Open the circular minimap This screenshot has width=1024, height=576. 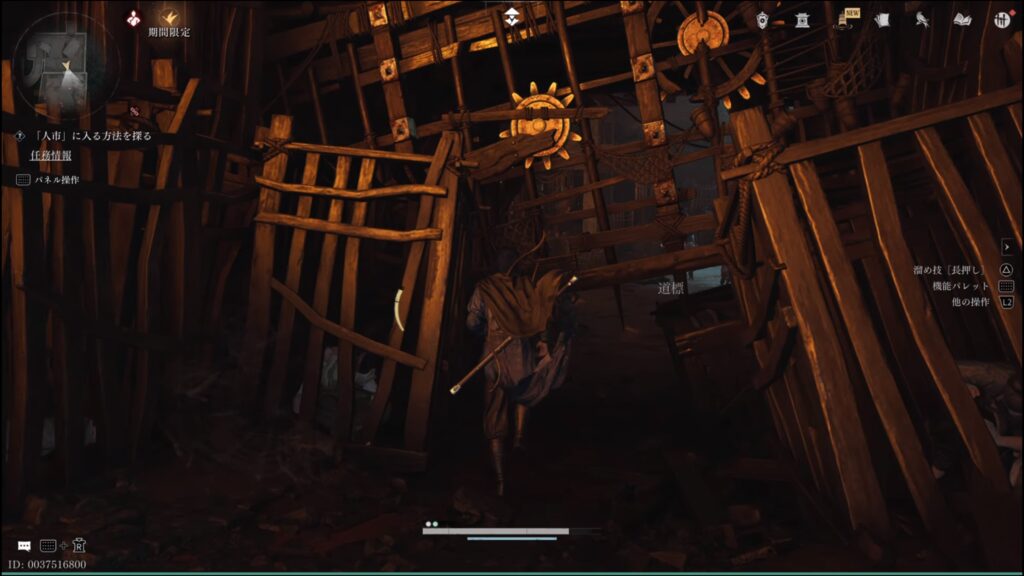point(66,61)
